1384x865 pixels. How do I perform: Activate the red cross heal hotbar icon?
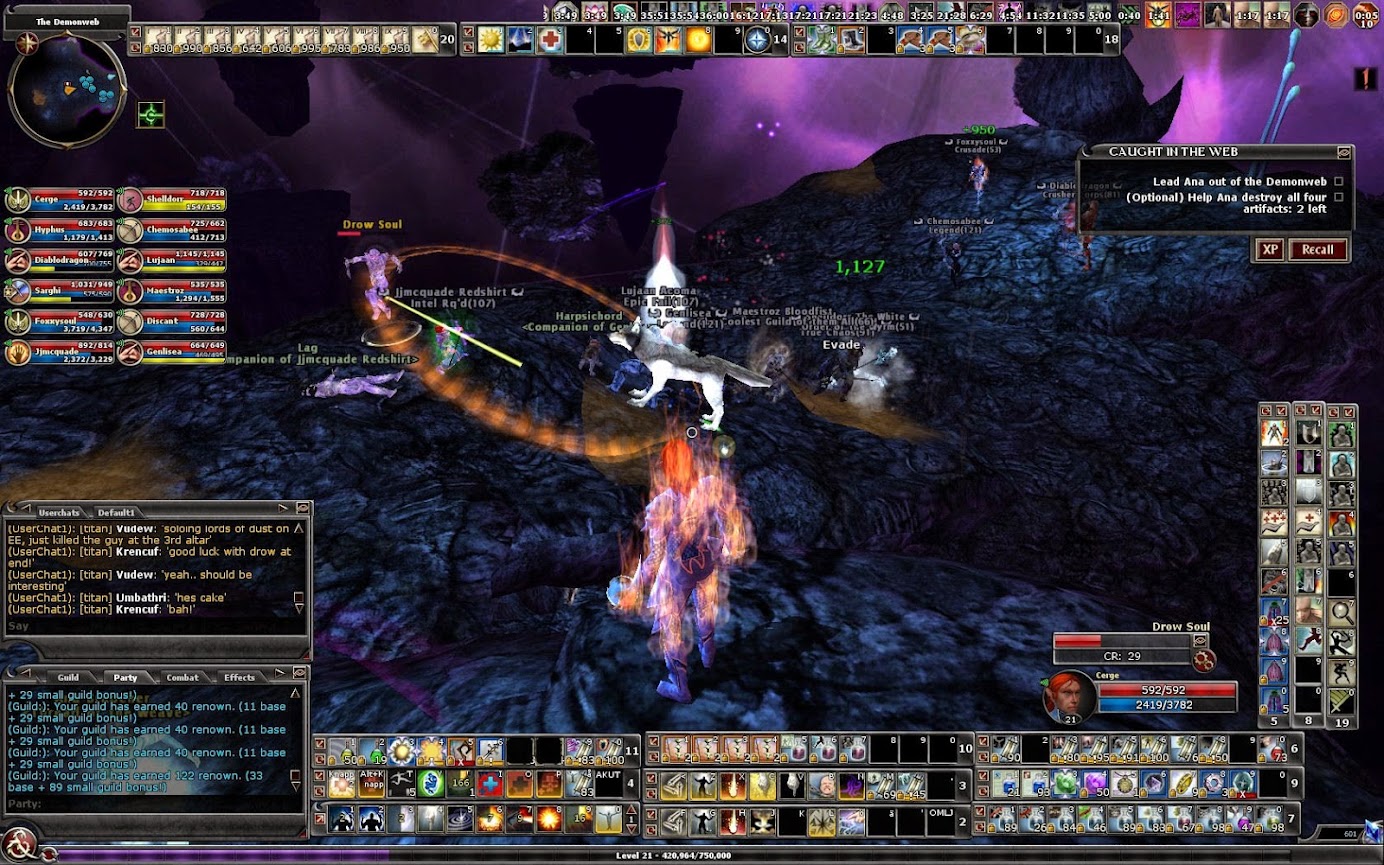click(549, 40)
